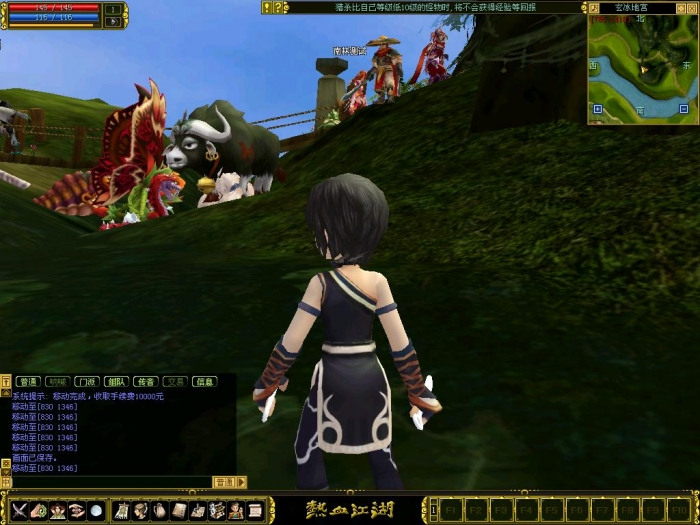This screenshot has height=525, width=700.
Task: Select the 组队 team chat tab
Action: (116, 381)
